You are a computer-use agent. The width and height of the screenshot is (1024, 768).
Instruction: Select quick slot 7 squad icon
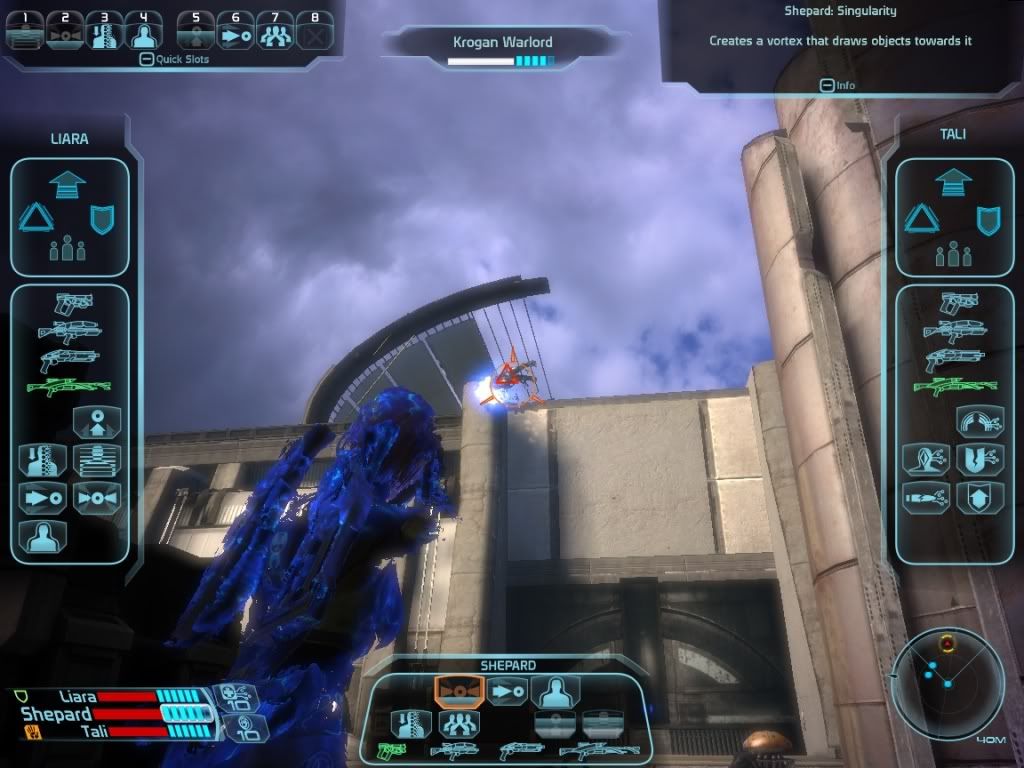click(x=274, y=31)
